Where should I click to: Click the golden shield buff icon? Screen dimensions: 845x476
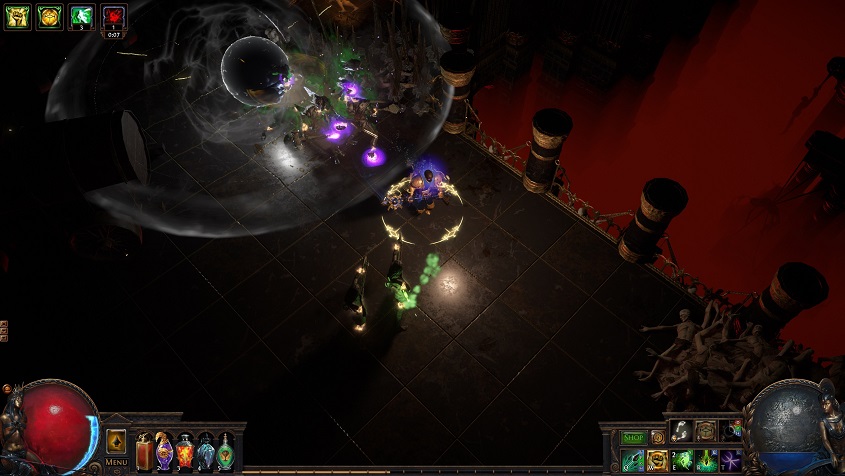[50, 16]
